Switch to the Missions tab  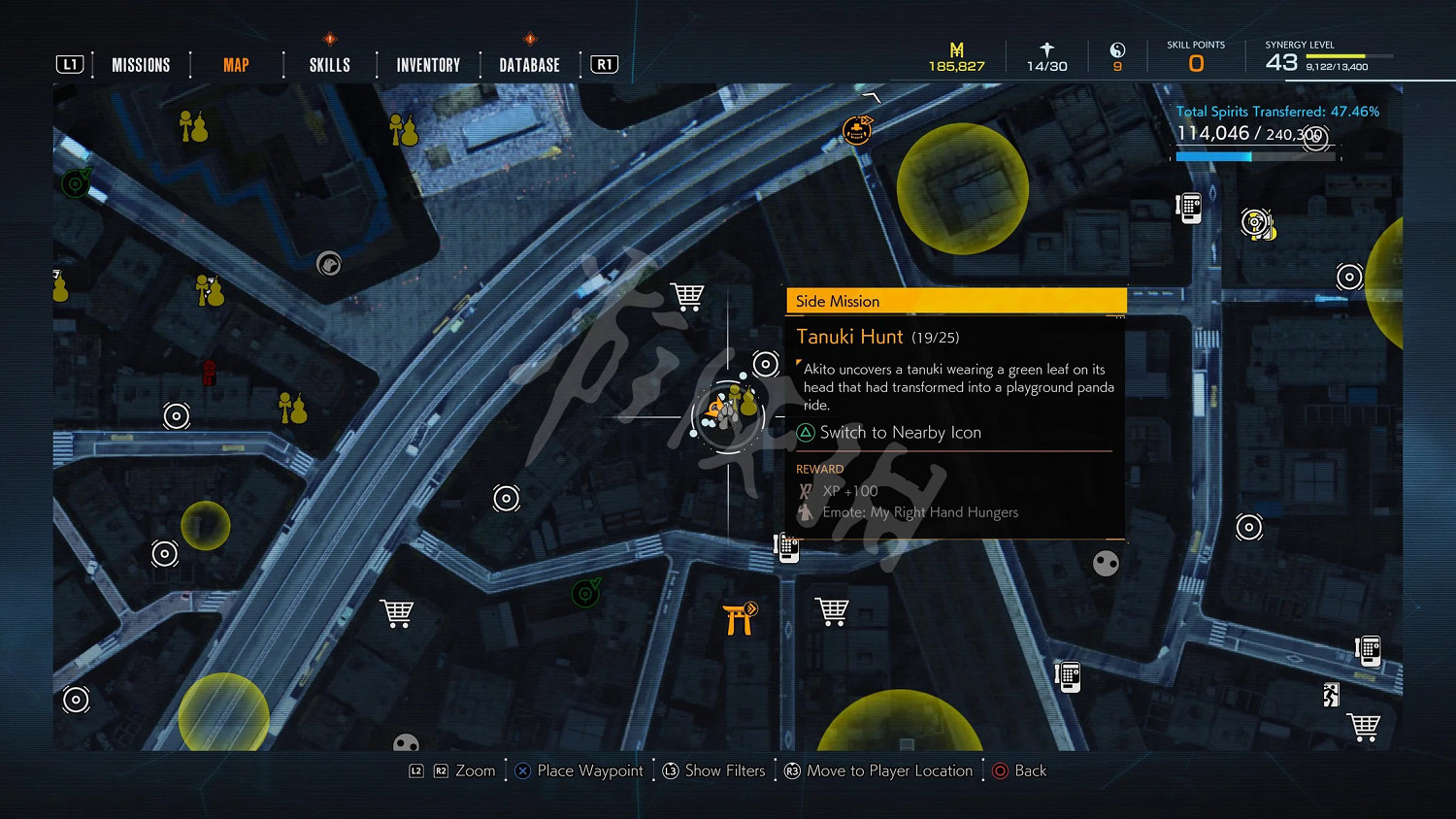(141, 65)
